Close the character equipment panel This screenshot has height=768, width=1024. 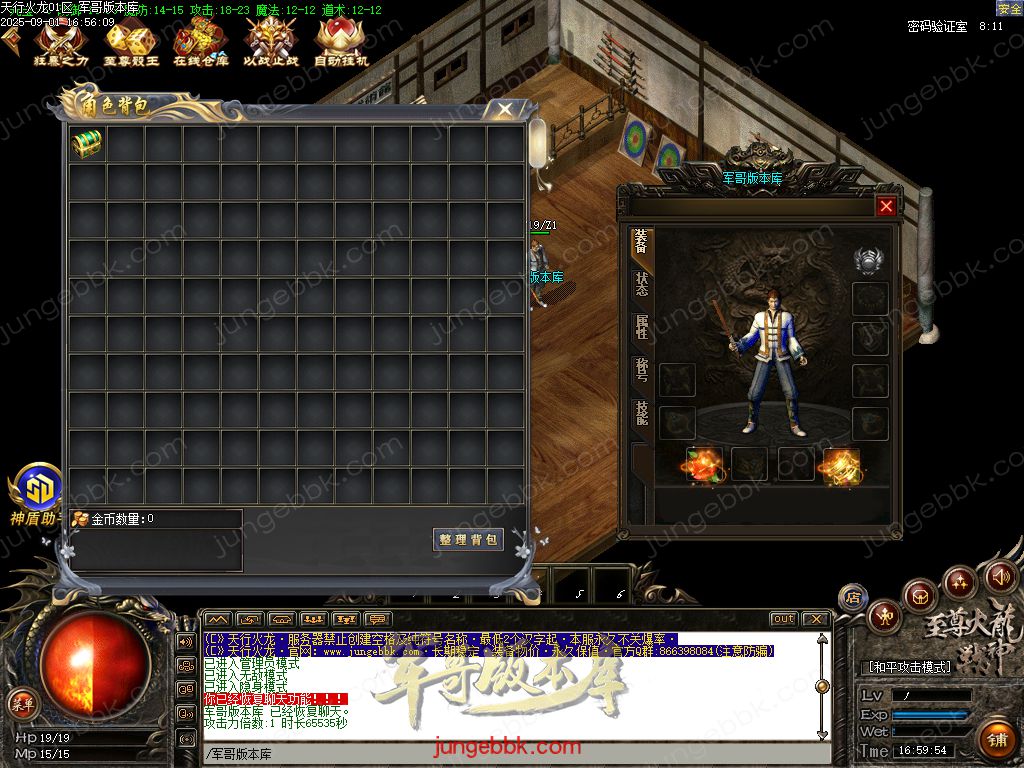[886, 206]
